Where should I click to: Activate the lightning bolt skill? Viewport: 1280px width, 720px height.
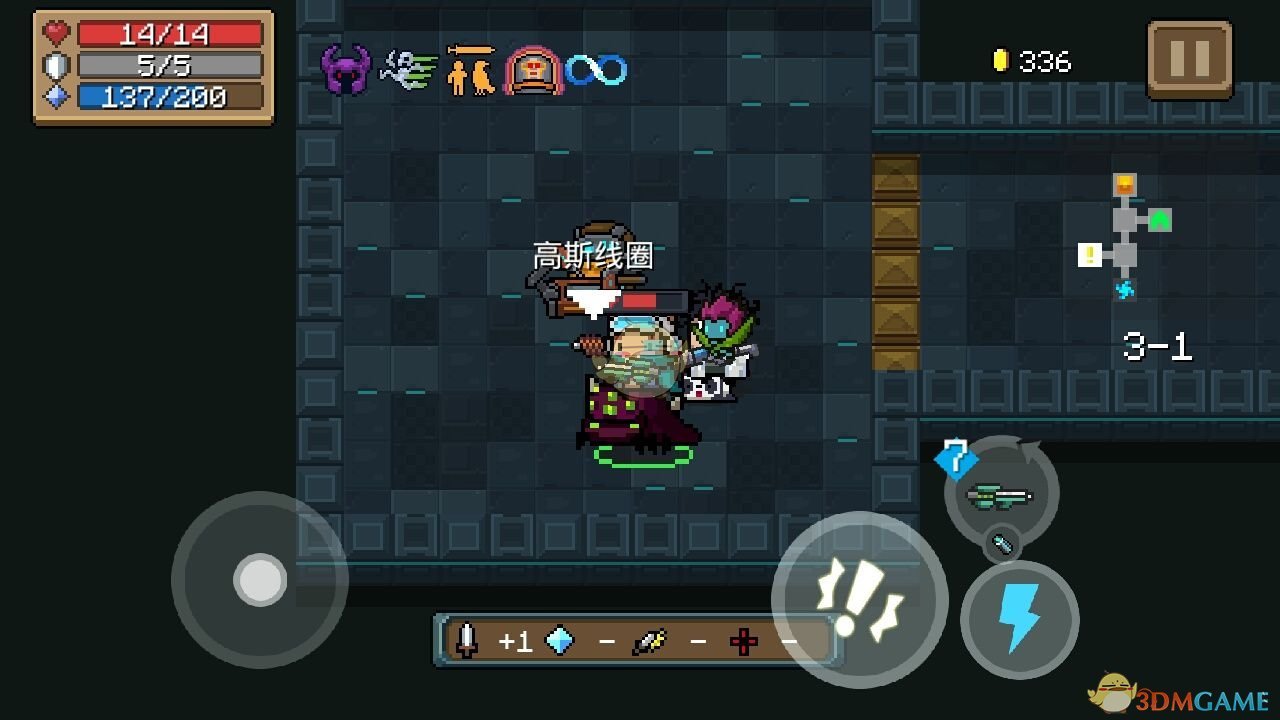tap(1019, 620)
